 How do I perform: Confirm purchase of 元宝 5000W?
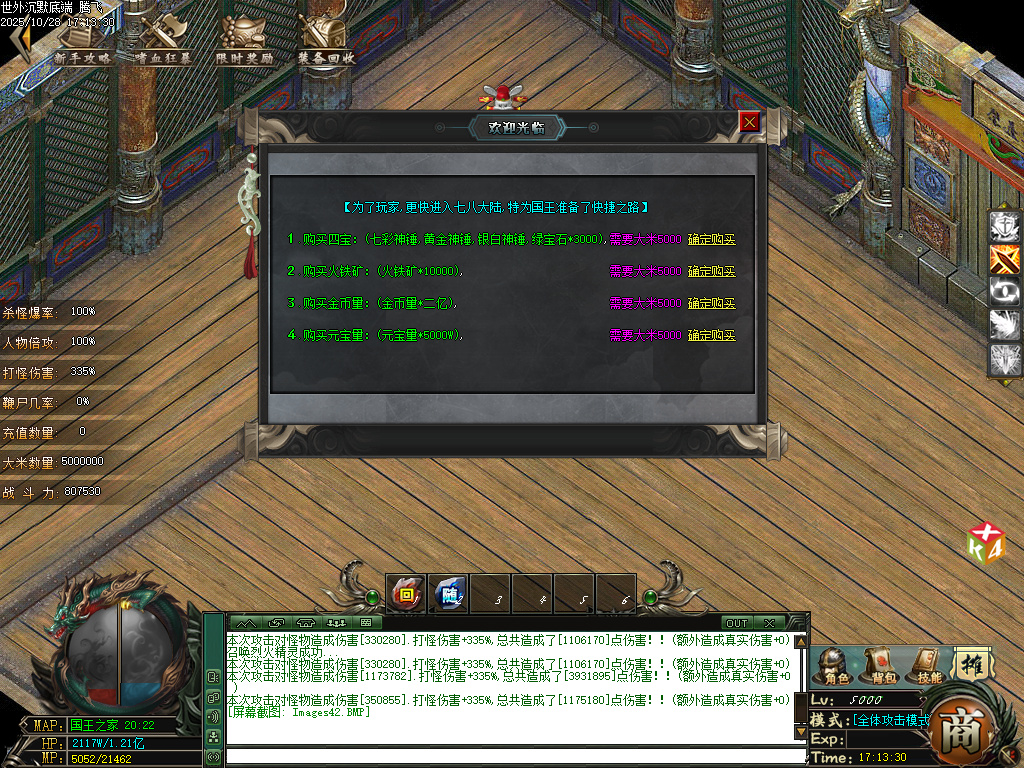coord(711,336)
